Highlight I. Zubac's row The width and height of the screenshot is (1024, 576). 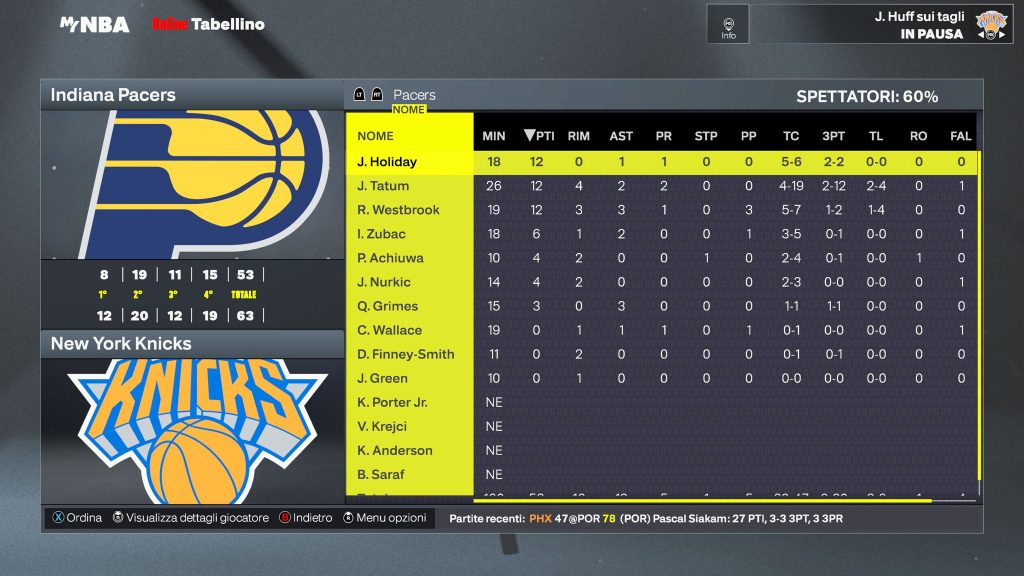382,234
